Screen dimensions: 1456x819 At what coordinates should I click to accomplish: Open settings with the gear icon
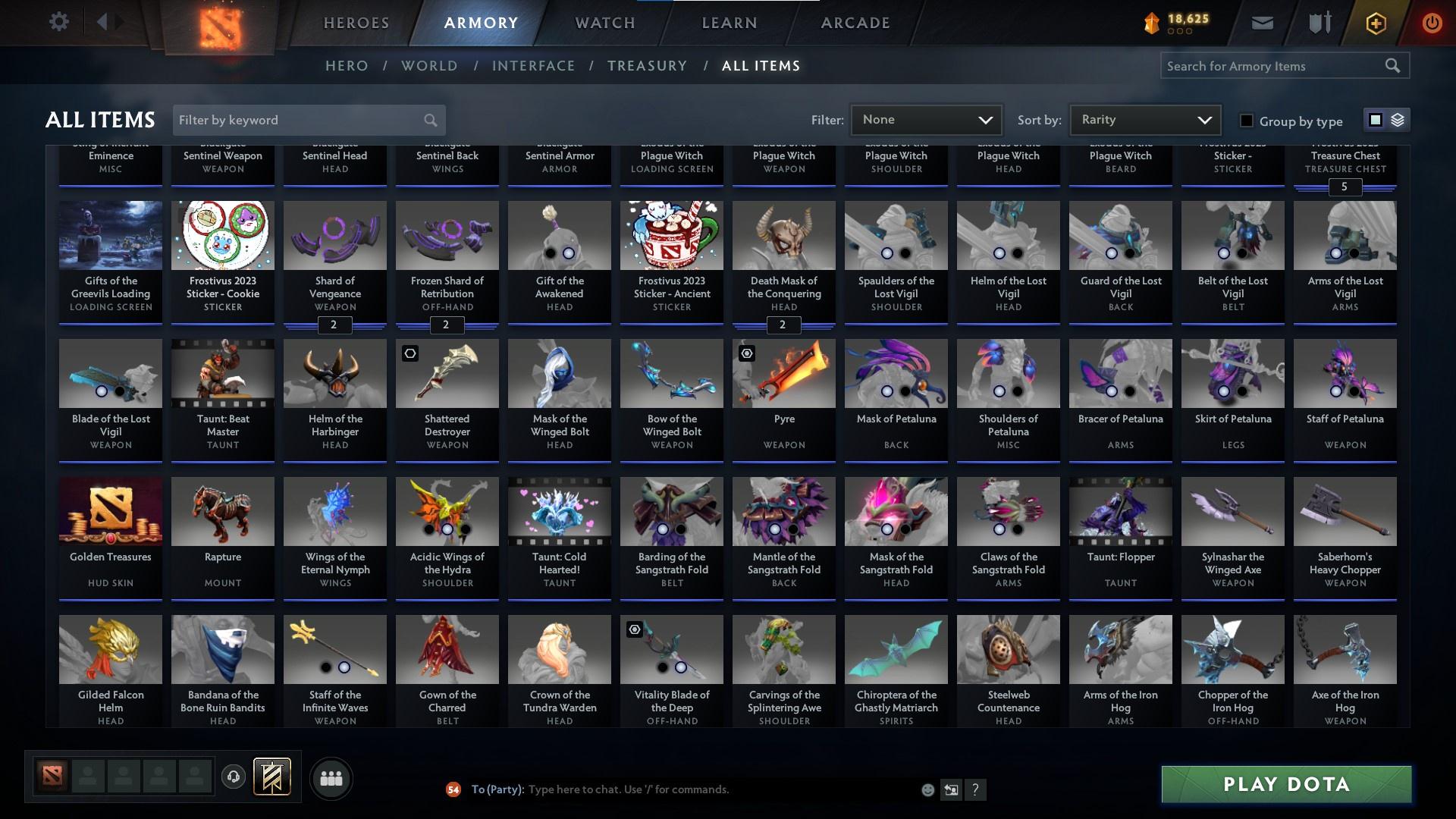coord(59,21)
